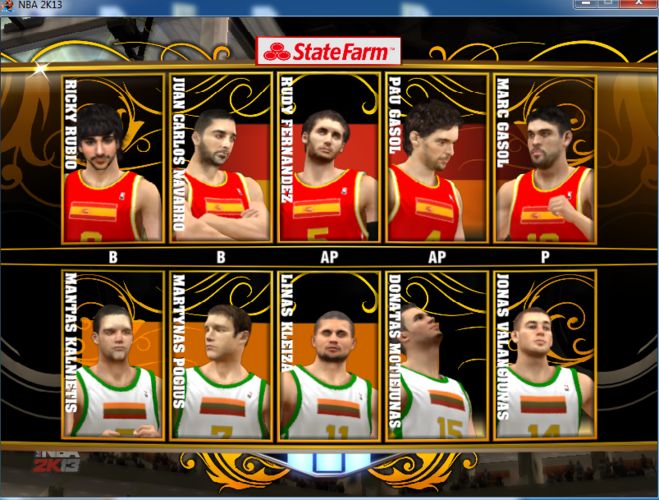Screen dimensions: 659x500
Task: Select the Mantas Kalnietis player card
Action: coord(113,354)
